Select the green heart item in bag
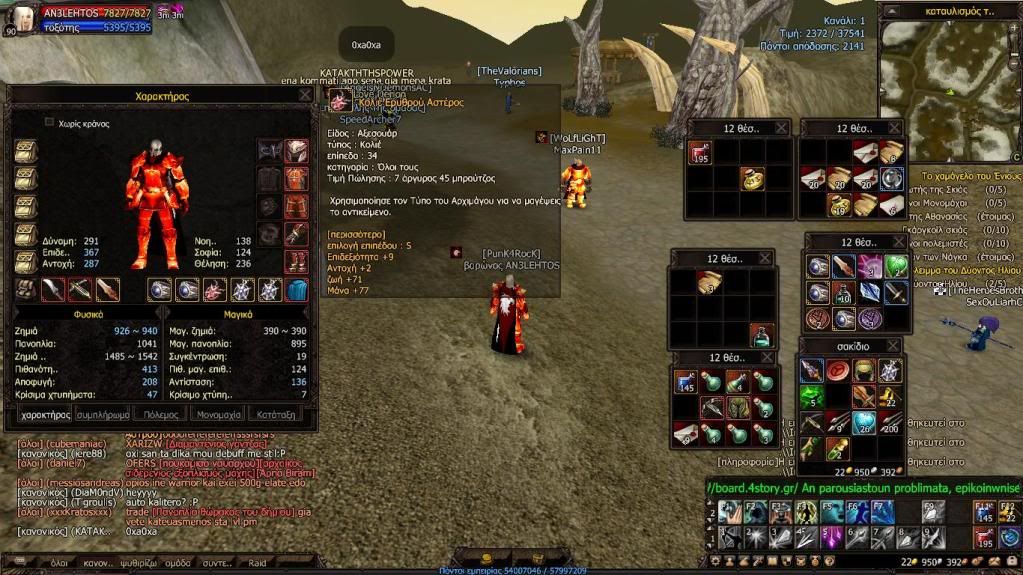Screen dimensions: 1023x575 point(895,267)
